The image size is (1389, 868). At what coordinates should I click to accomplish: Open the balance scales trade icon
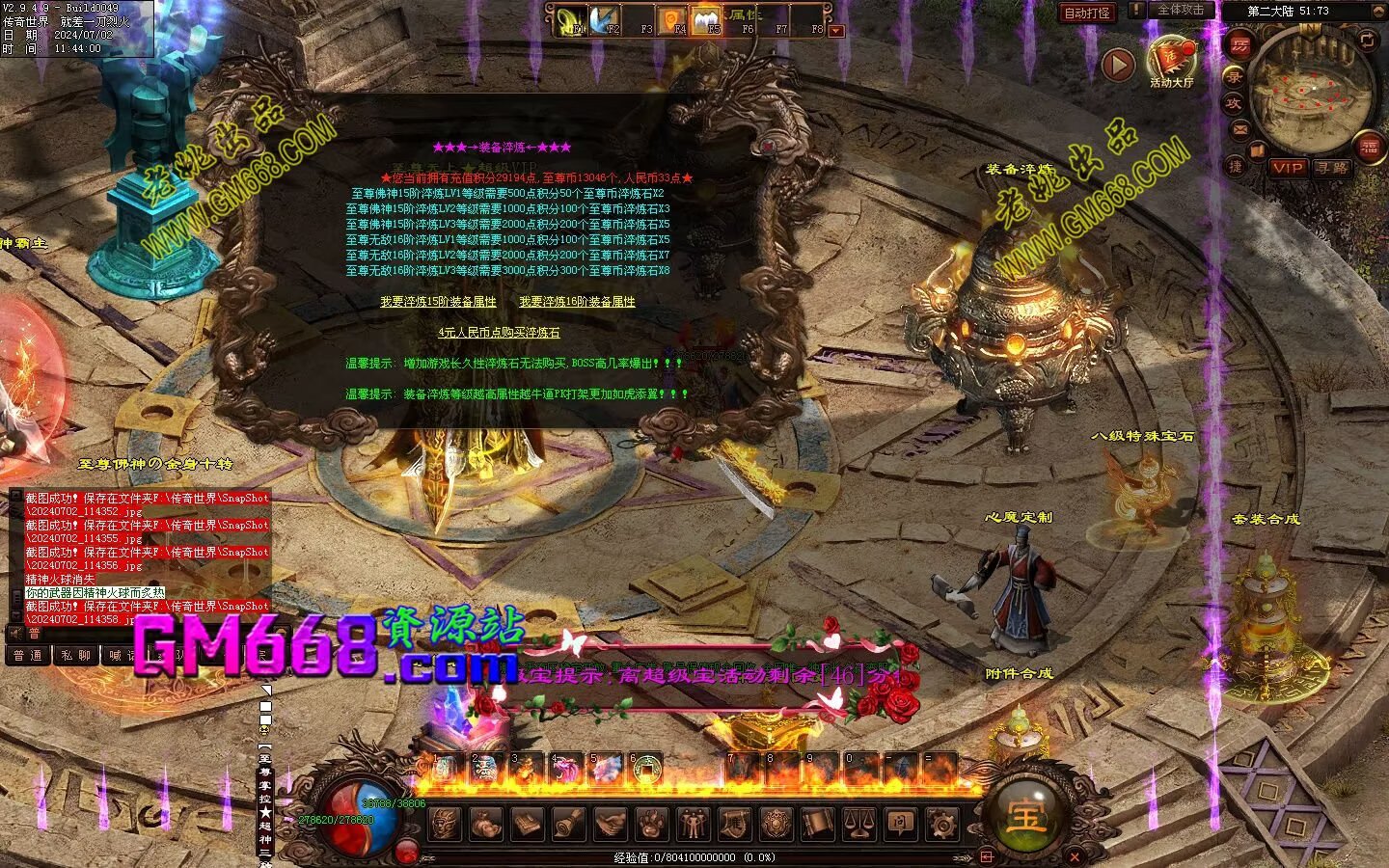(x=860, y=824)
